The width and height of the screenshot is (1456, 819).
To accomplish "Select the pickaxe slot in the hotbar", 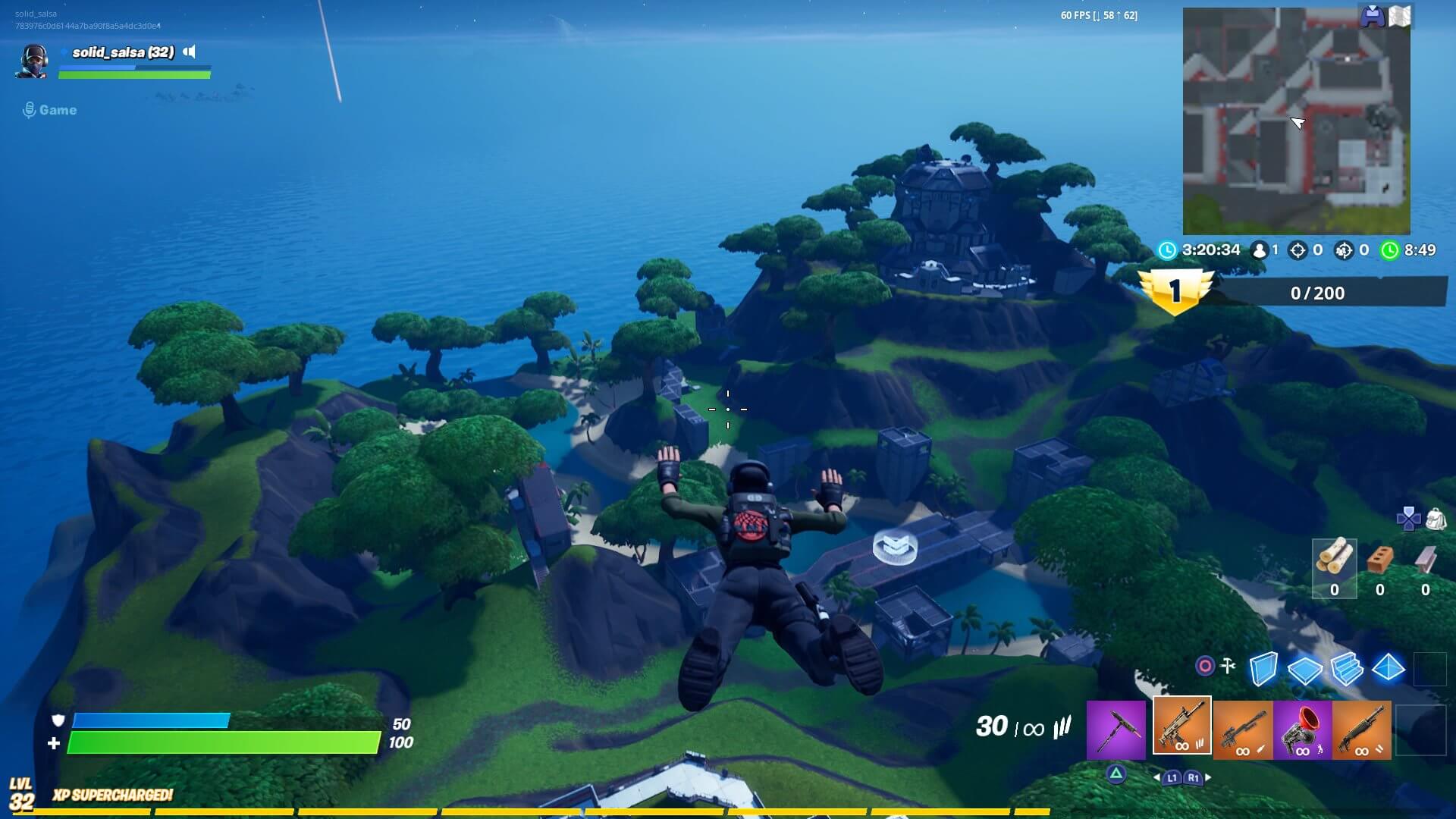I will 1116,729.
